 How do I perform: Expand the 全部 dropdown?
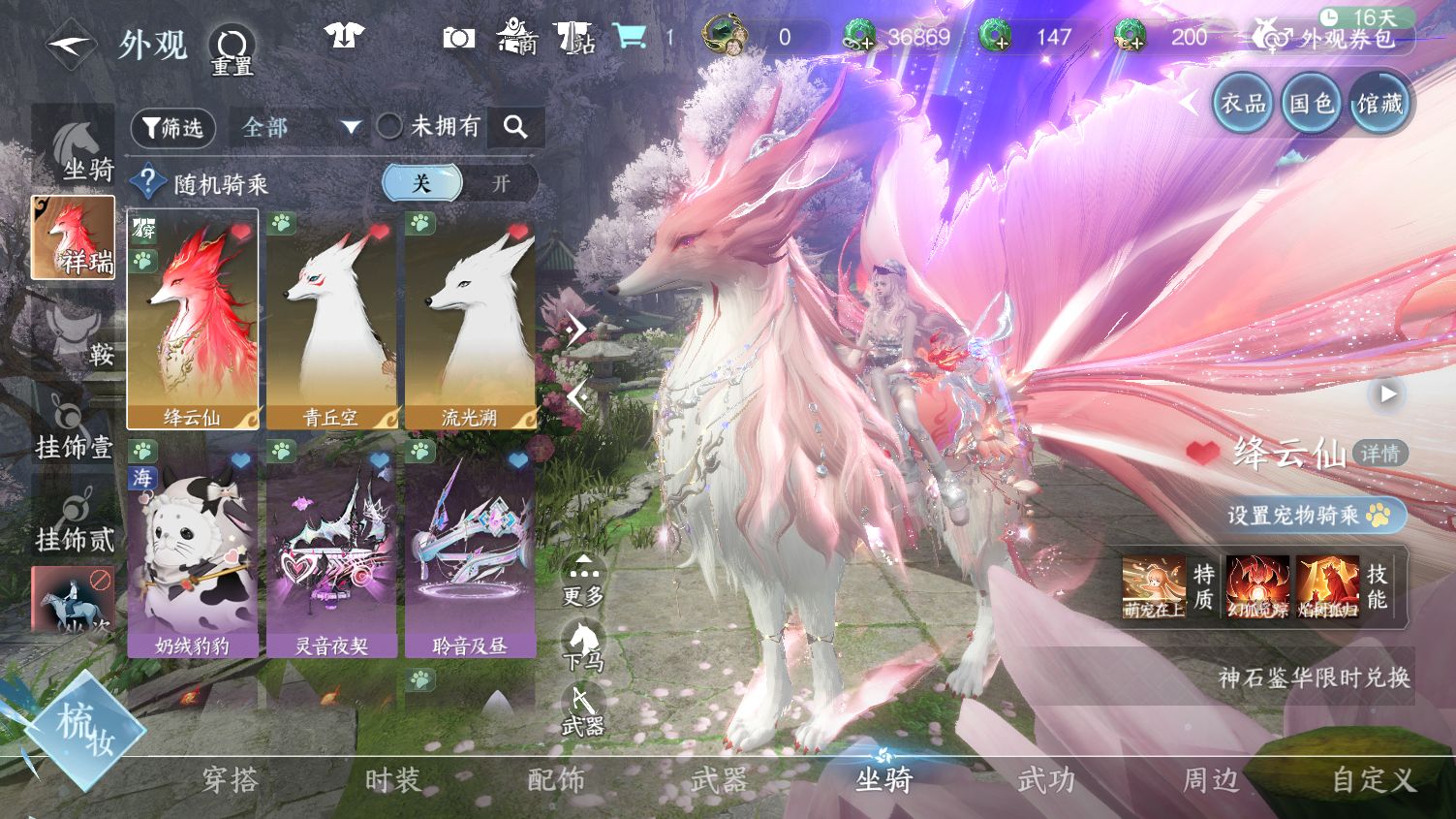pyautogui.click(x=300, y=127)
